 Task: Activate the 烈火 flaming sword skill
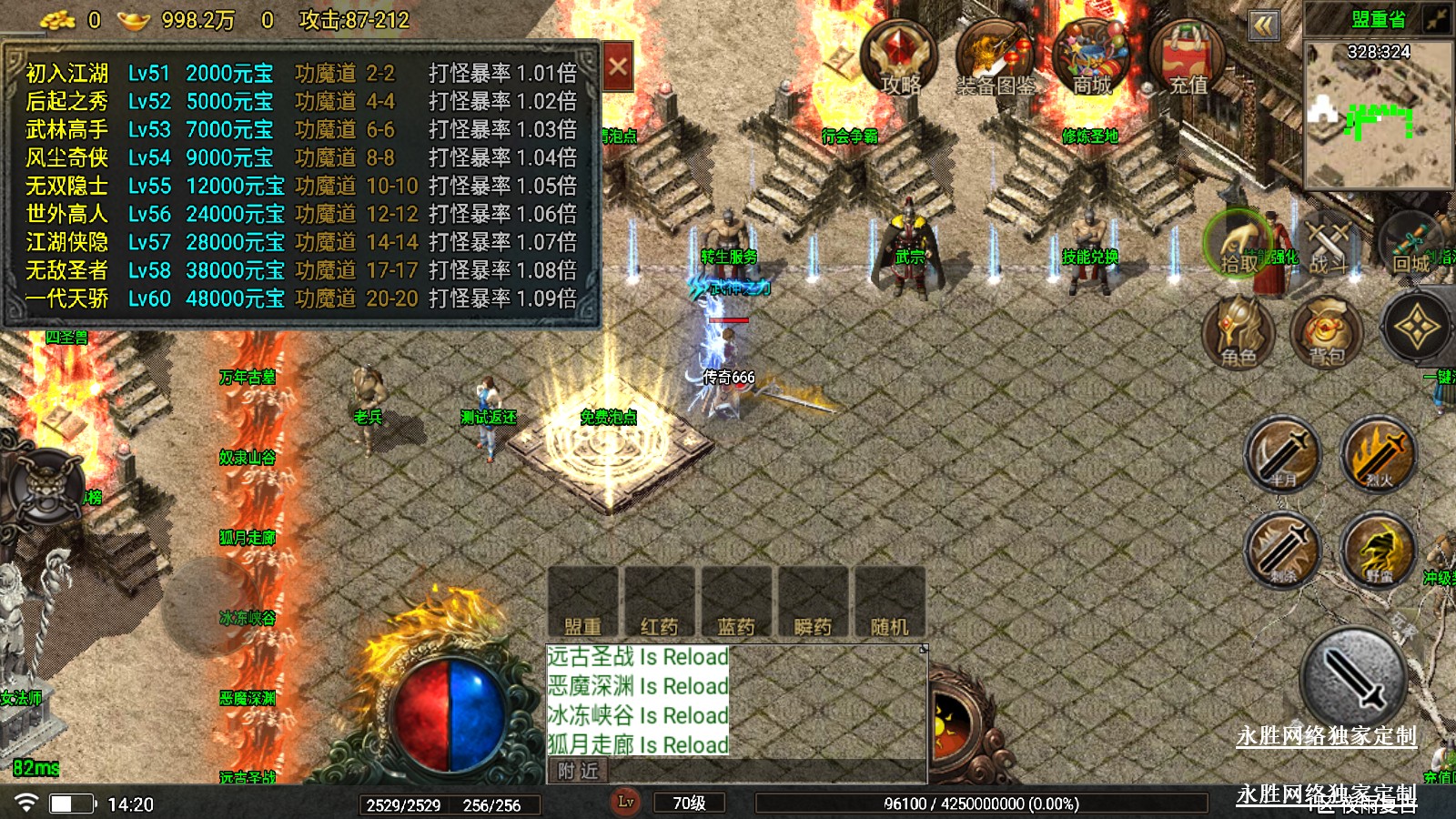click(1379, 454)
